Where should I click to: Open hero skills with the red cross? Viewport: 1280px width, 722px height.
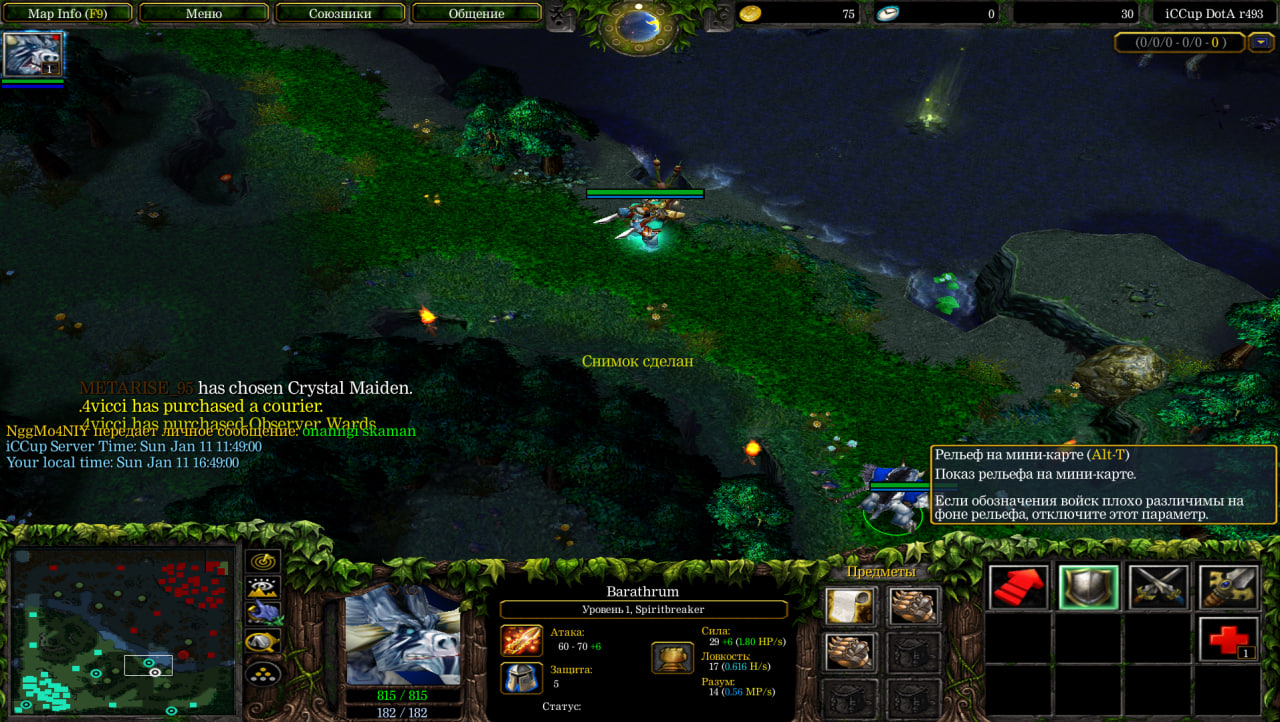click(x=1228, y=638)
